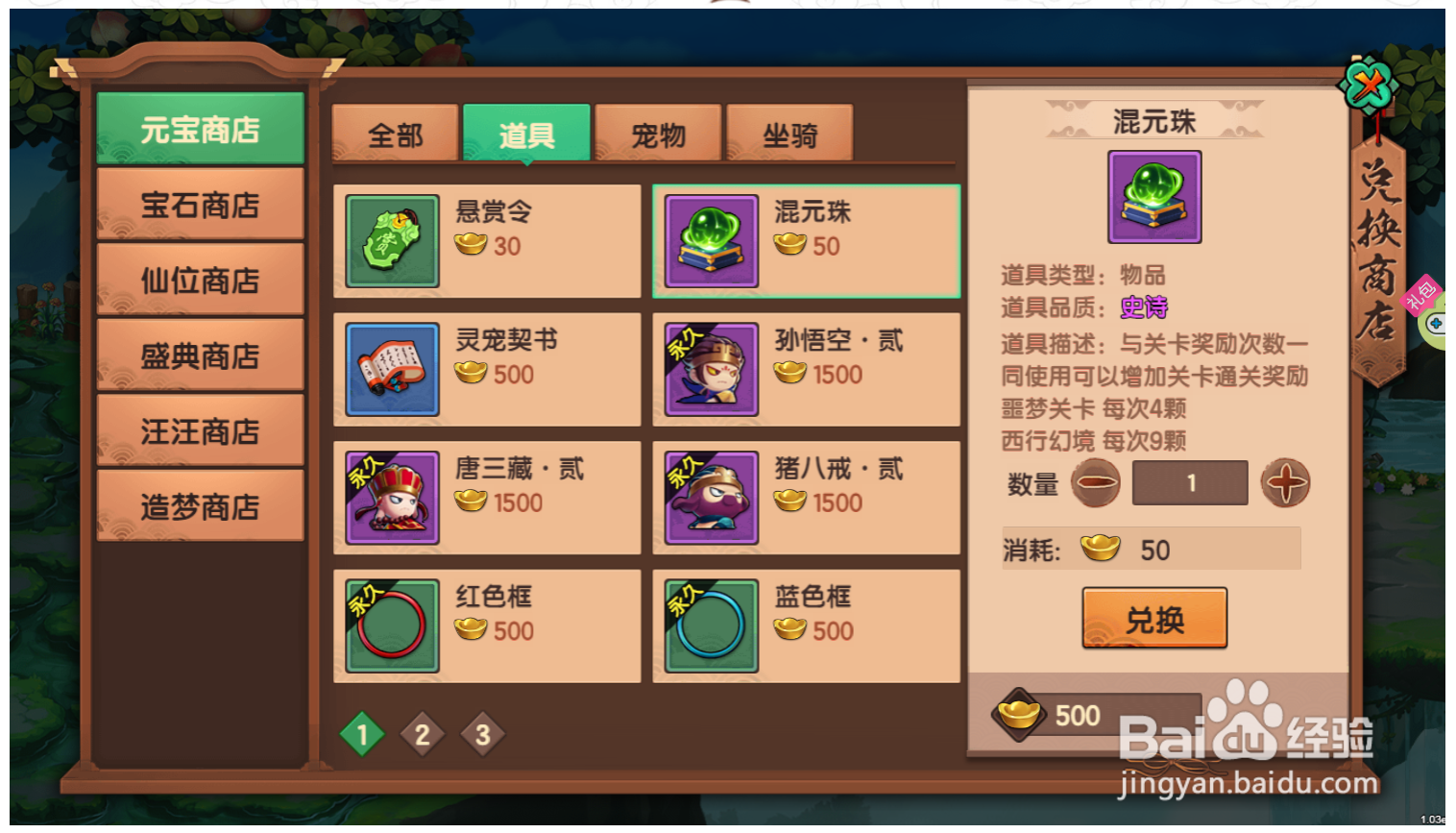The width and height of the screenshot is (1456, 833).
Task: Open the 坐骑 tab
Action: pos(789,135)
